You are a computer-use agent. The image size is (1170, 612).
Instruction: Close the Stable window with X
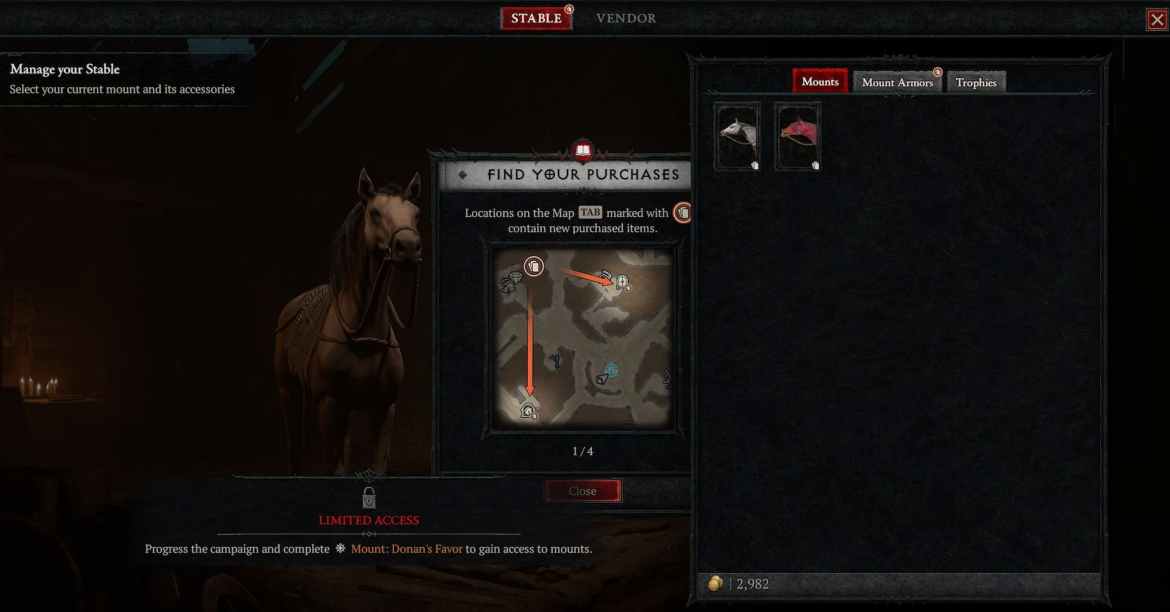(x=1157, y=19)
